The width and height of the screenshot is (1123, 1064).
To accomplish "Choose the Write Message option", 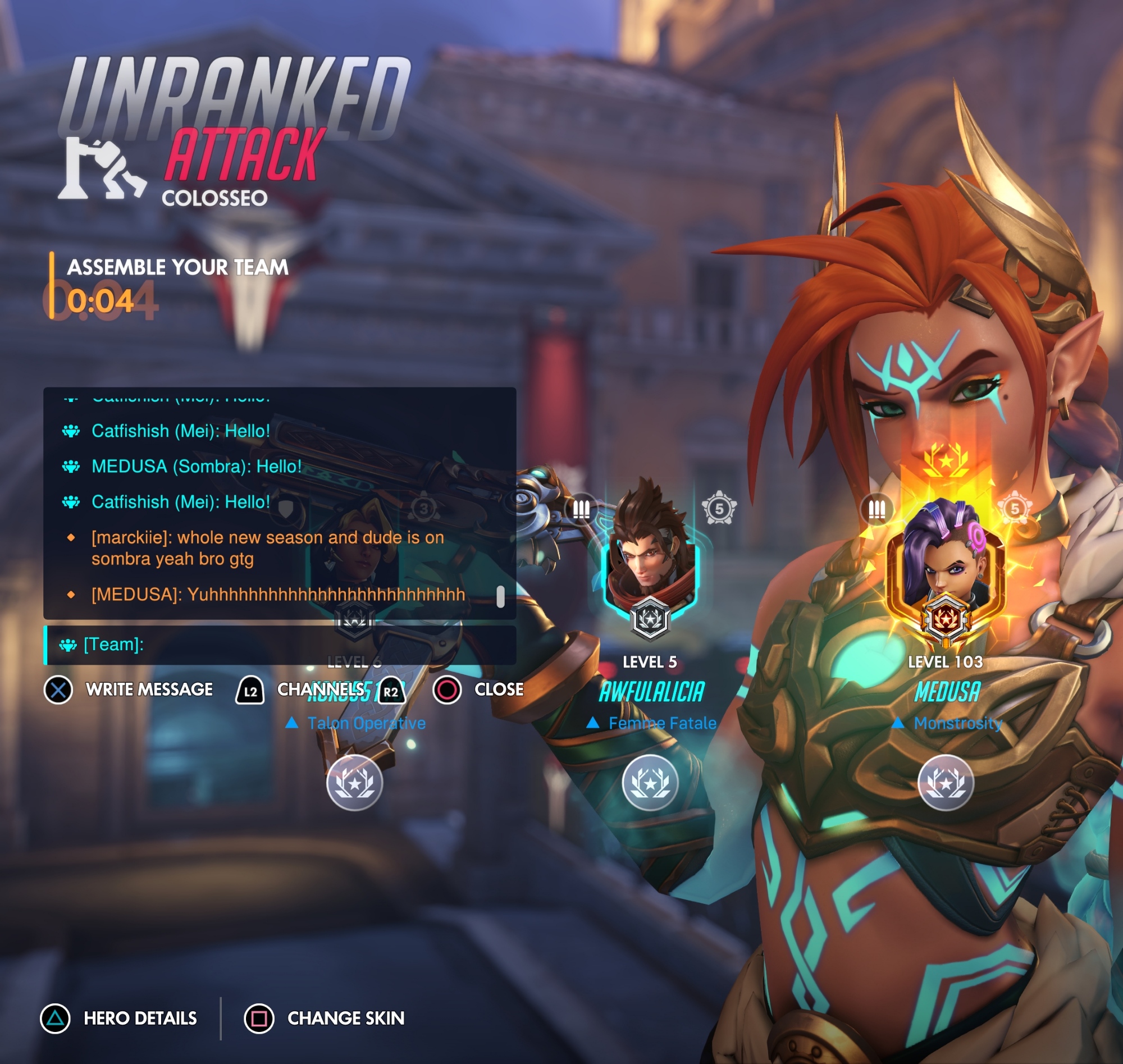I will tap(129, 689).
